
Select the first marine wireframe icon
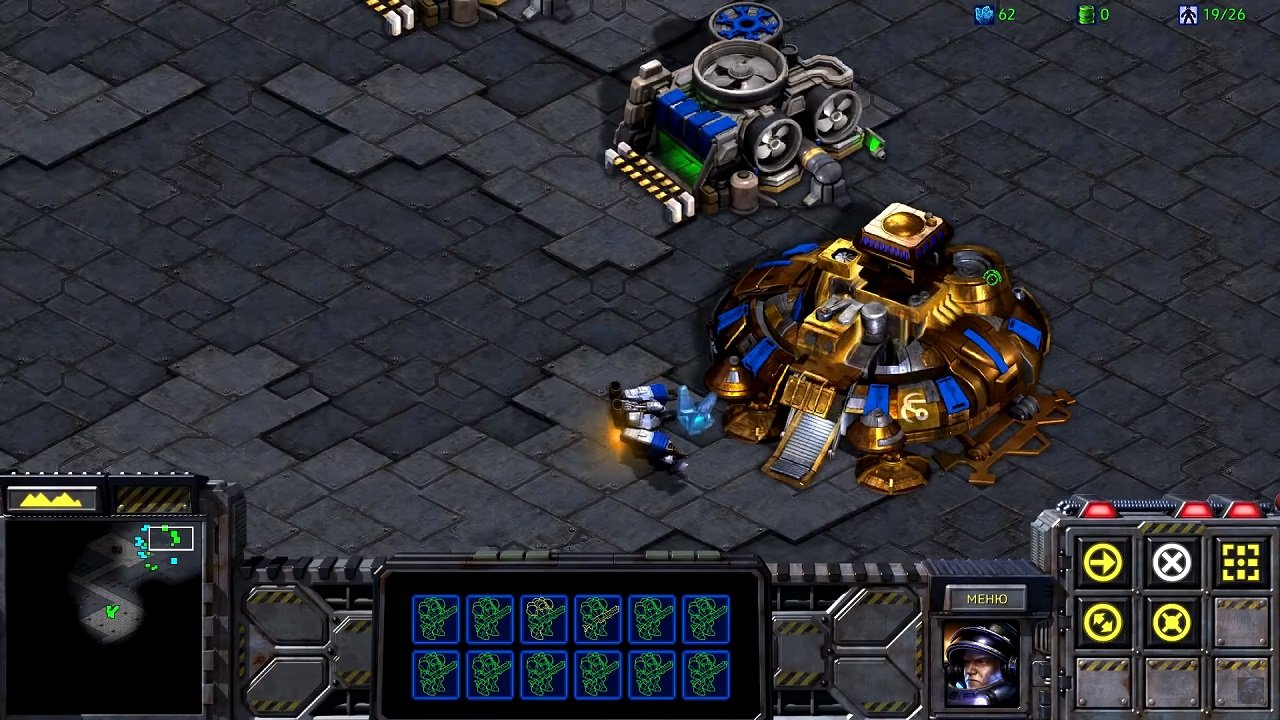tap(436, 617)
